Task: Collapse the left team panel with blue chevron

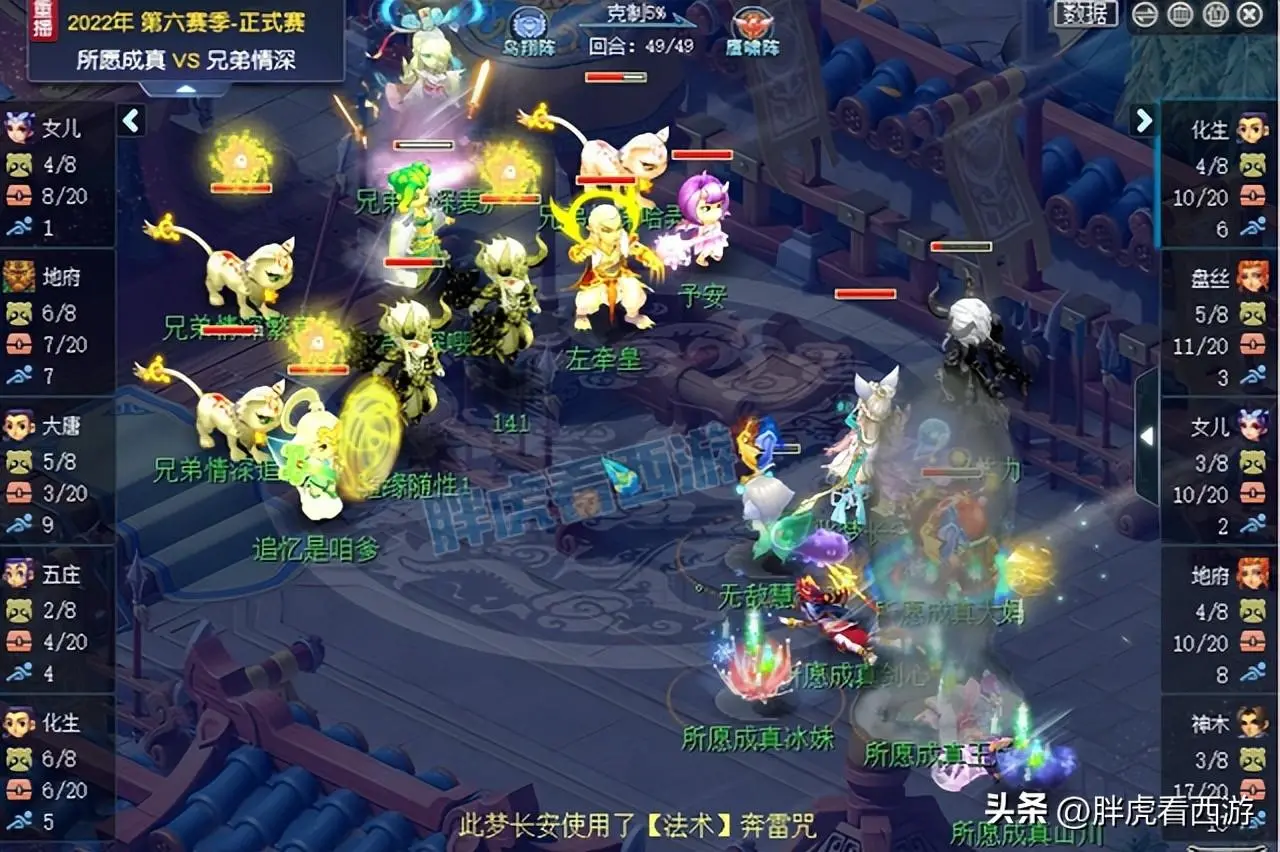Action: (x=131, y=118)
